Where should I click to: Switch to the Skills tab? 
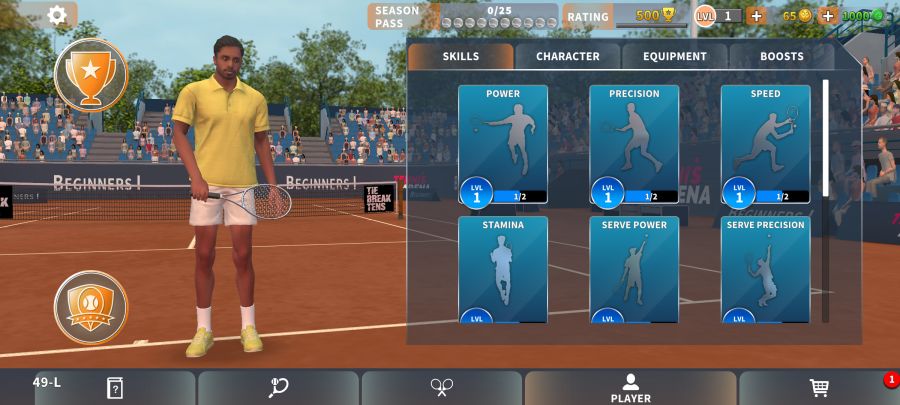pos(461,57)
